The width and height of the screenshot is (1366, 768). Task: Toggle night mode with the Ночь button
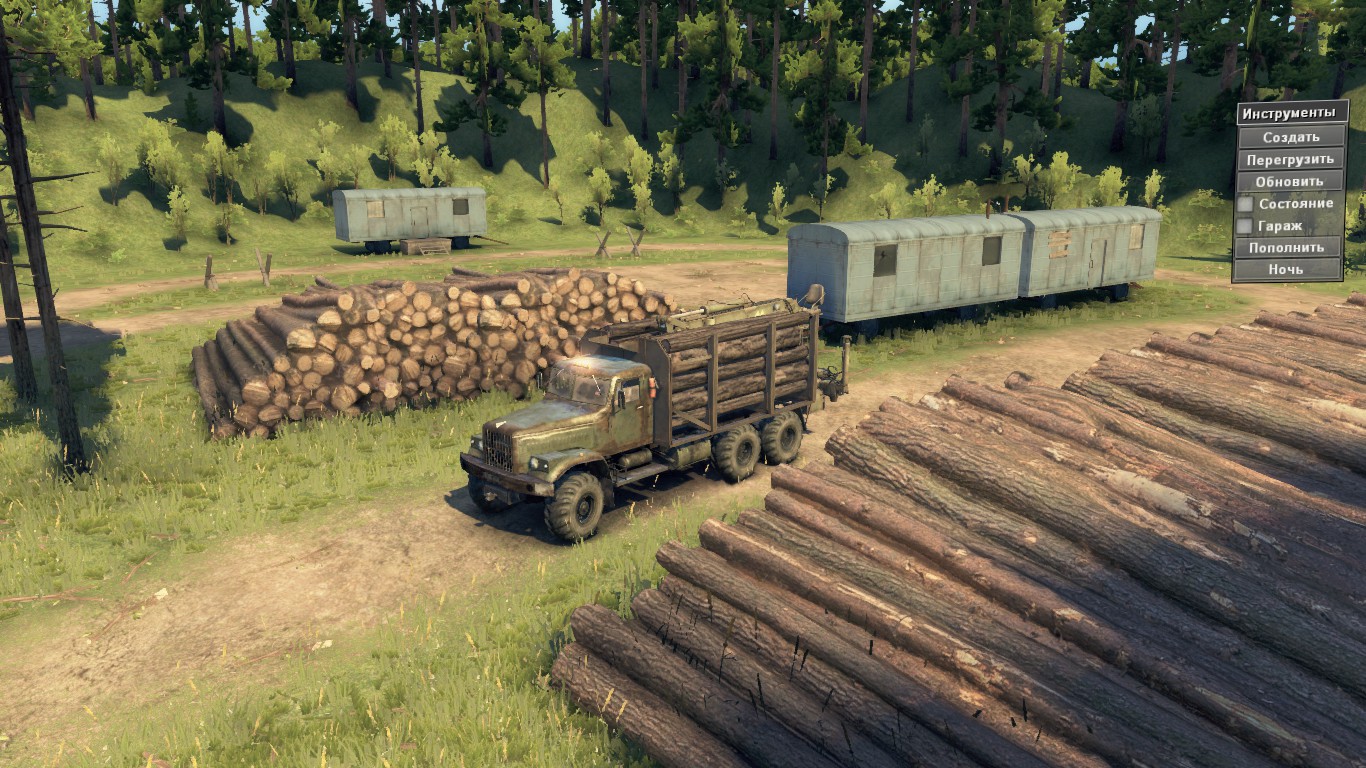pos(1289,268)
